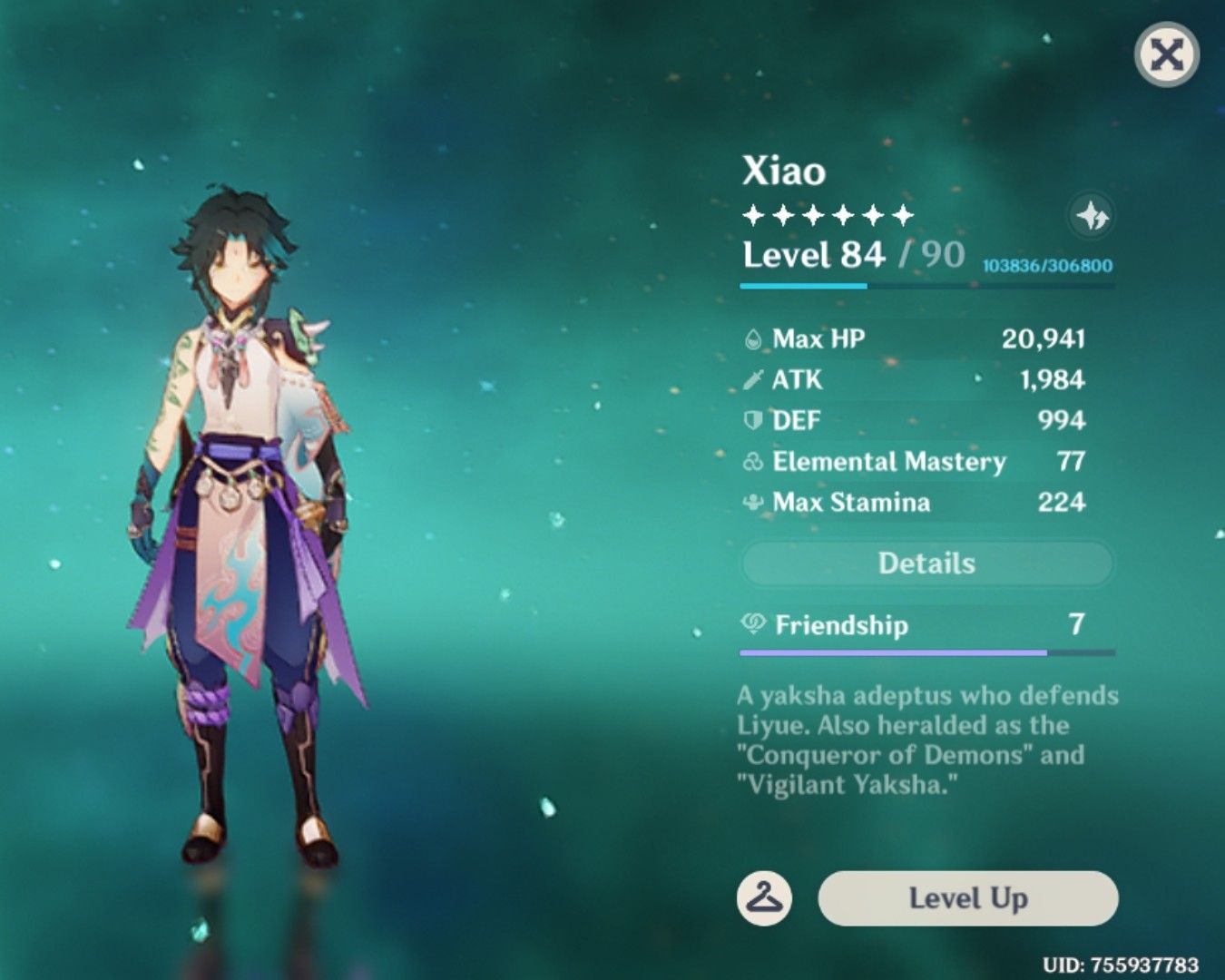The width and height of the screenshot is (1225, 980).
Task: Open the Details panel
Action: point(926,563)
